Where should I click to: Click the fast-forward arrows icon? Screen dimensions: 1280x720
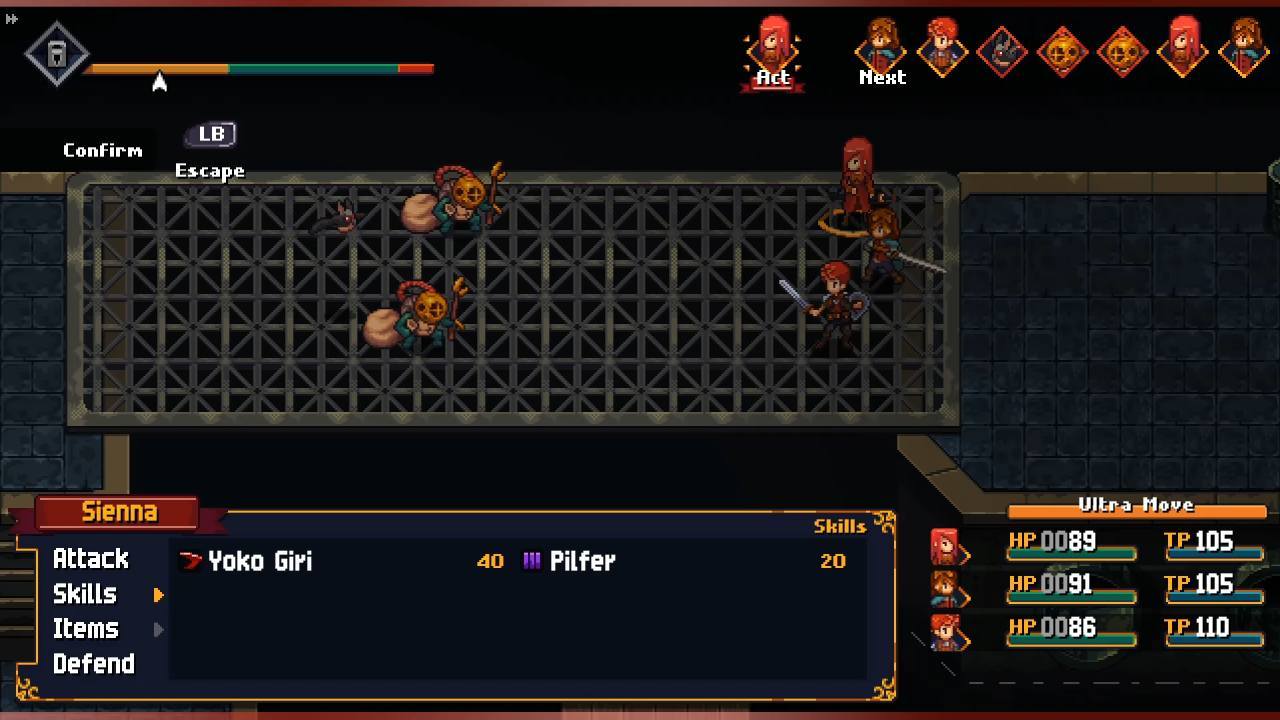pos(12,18)
